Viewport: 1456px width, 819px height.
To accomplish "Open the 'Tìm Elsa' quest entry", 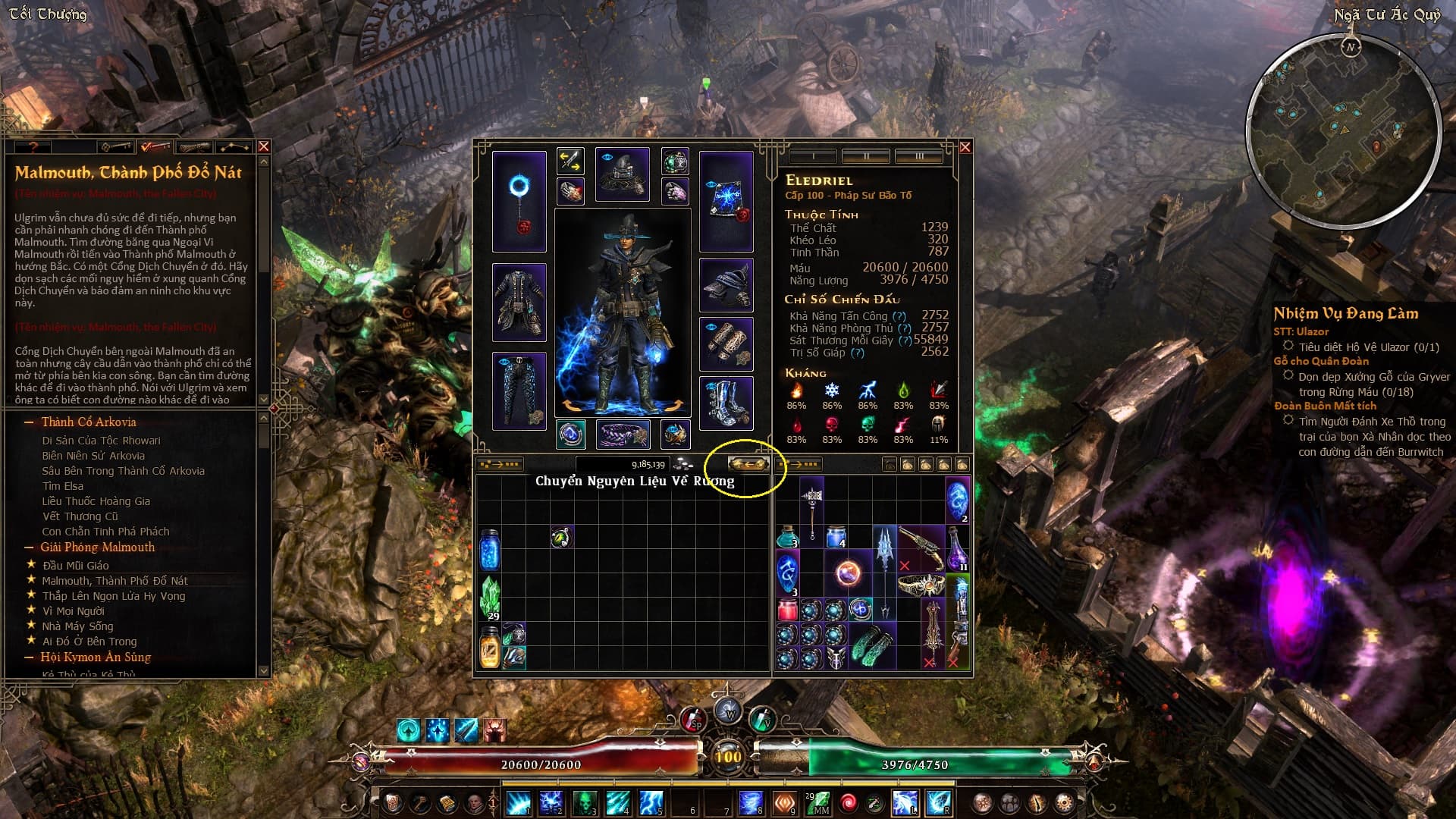I will pos(63,486).
